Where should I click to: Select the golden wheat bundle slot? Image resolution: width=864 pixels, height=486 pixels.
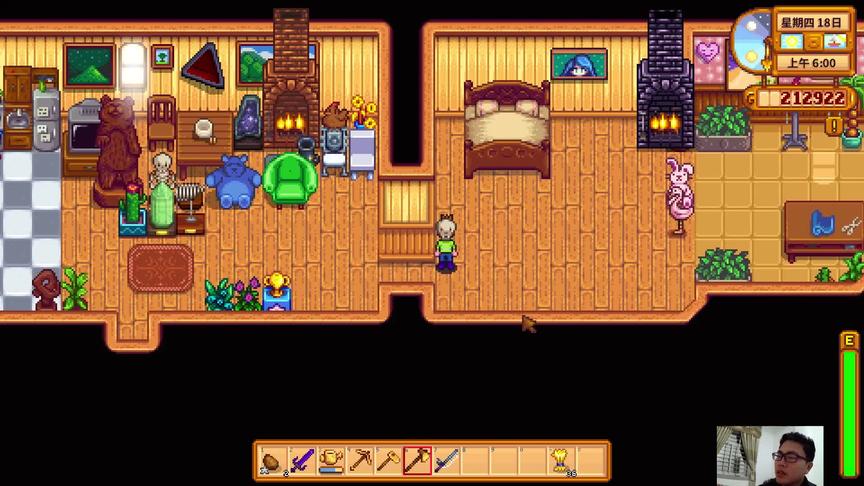563,461
